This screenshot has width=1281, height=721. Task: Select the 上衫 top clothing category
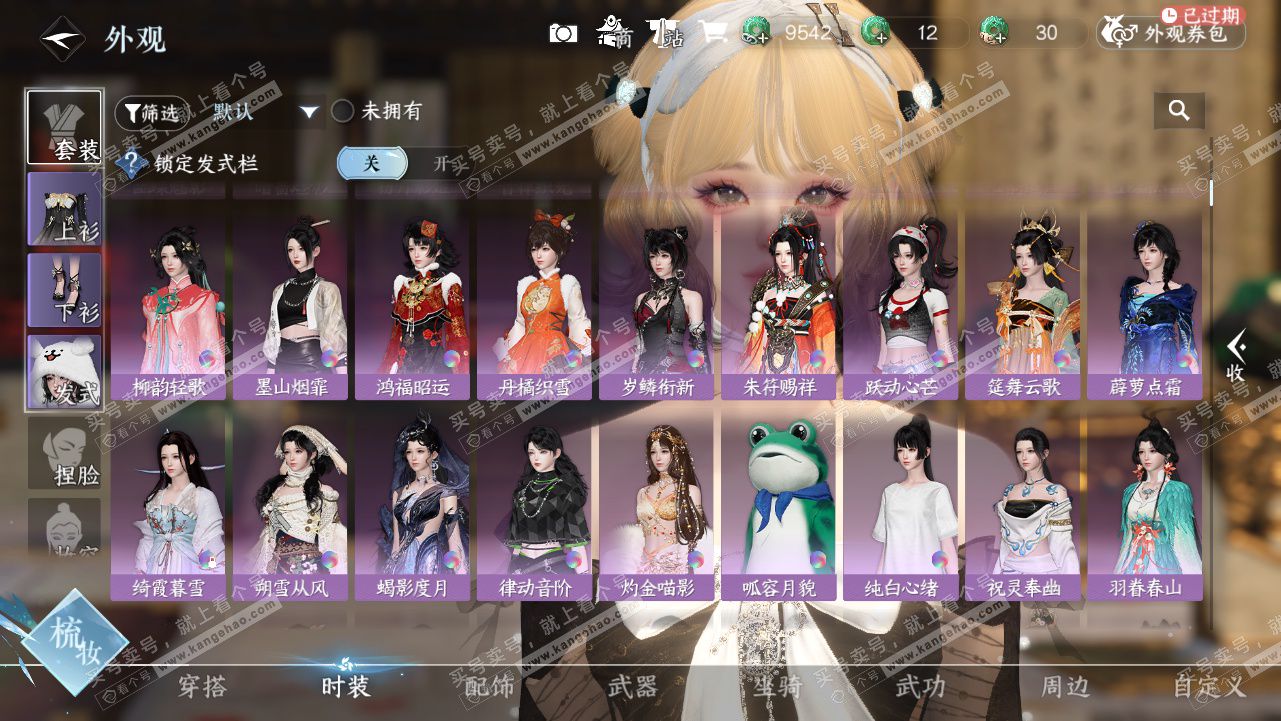tap(64, 209)
